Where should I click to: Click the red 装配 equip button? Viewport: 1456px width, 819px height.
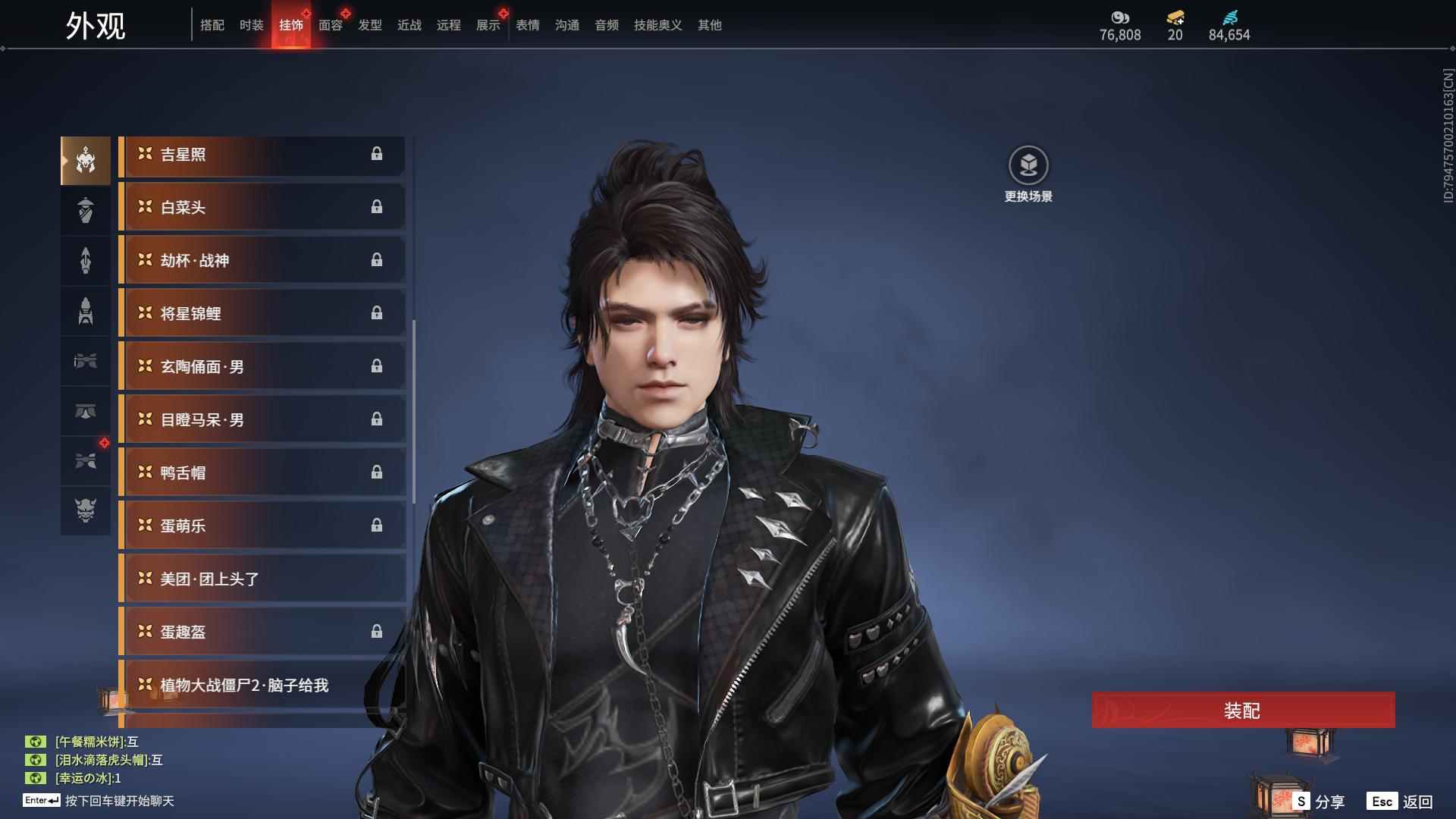coord(1242,711)
